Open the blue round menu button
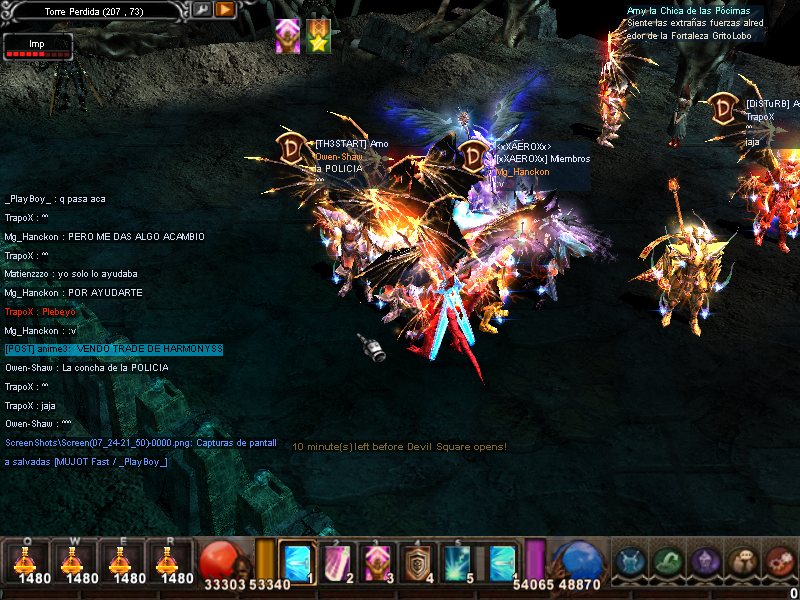800x600 pixels. pyautogui.click(x=630, y=562)
